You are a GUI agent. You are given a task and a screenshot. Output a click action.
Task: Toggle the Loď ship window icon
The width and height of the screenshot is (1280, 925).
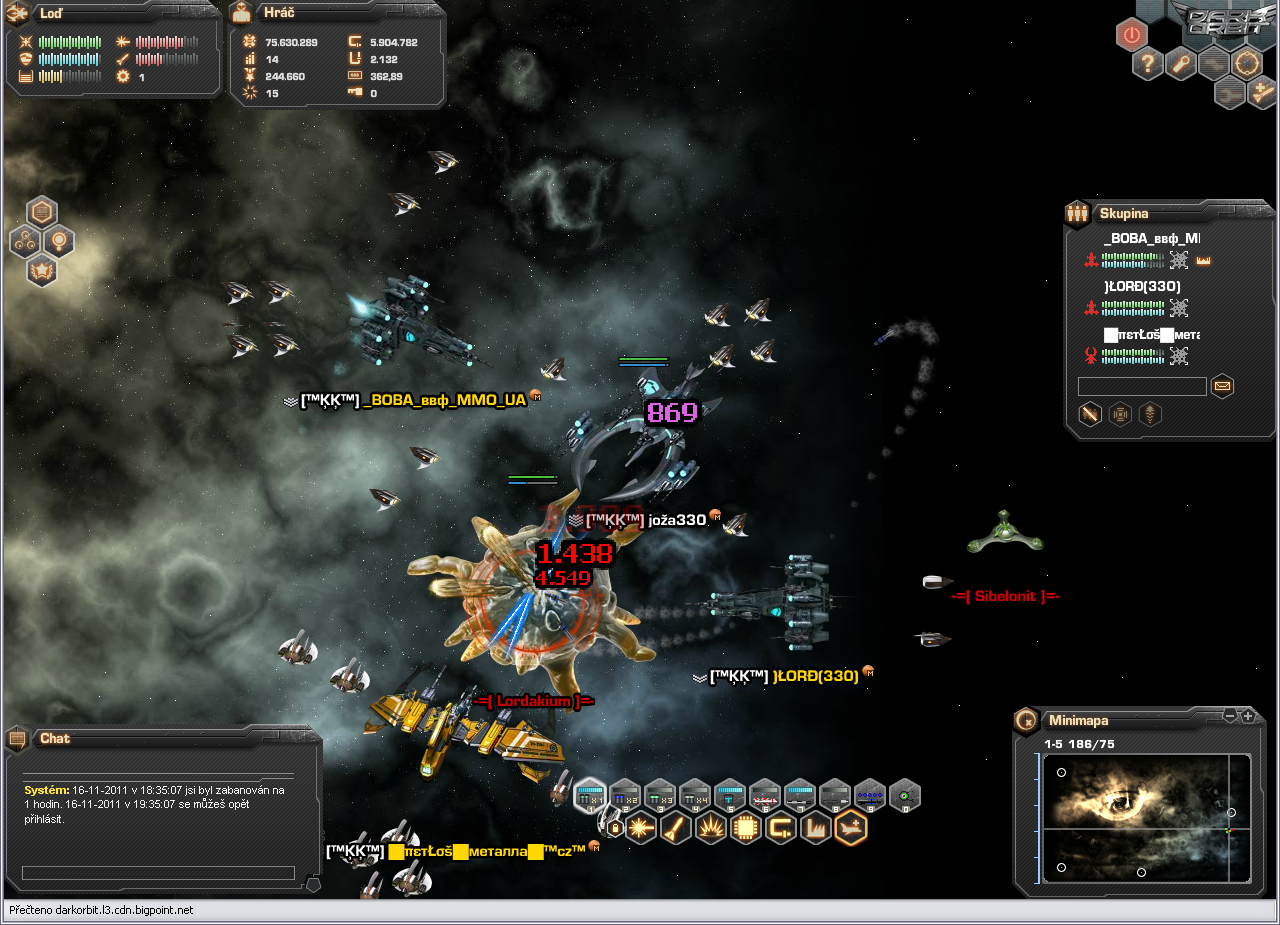click(17, 14)
